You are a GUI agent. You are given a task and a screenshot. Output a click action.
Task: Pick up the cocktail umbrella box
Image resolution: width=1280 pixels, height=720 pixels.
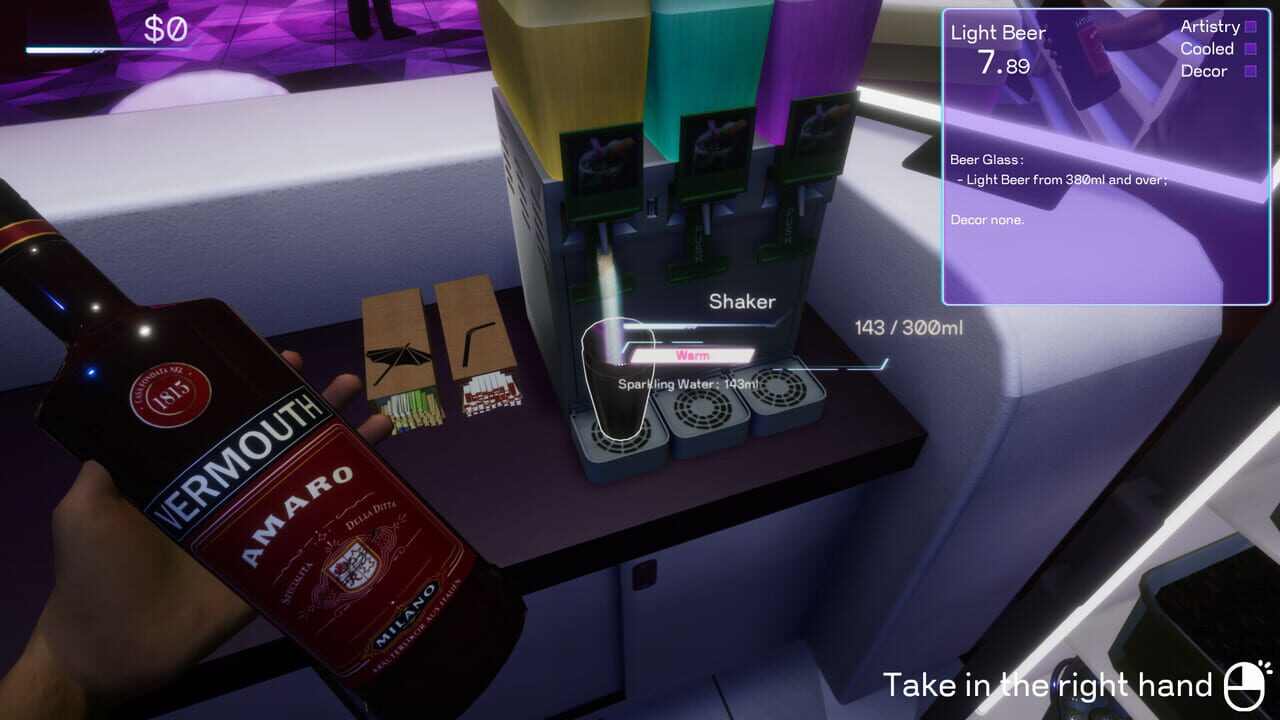click(x=397, y=350)
